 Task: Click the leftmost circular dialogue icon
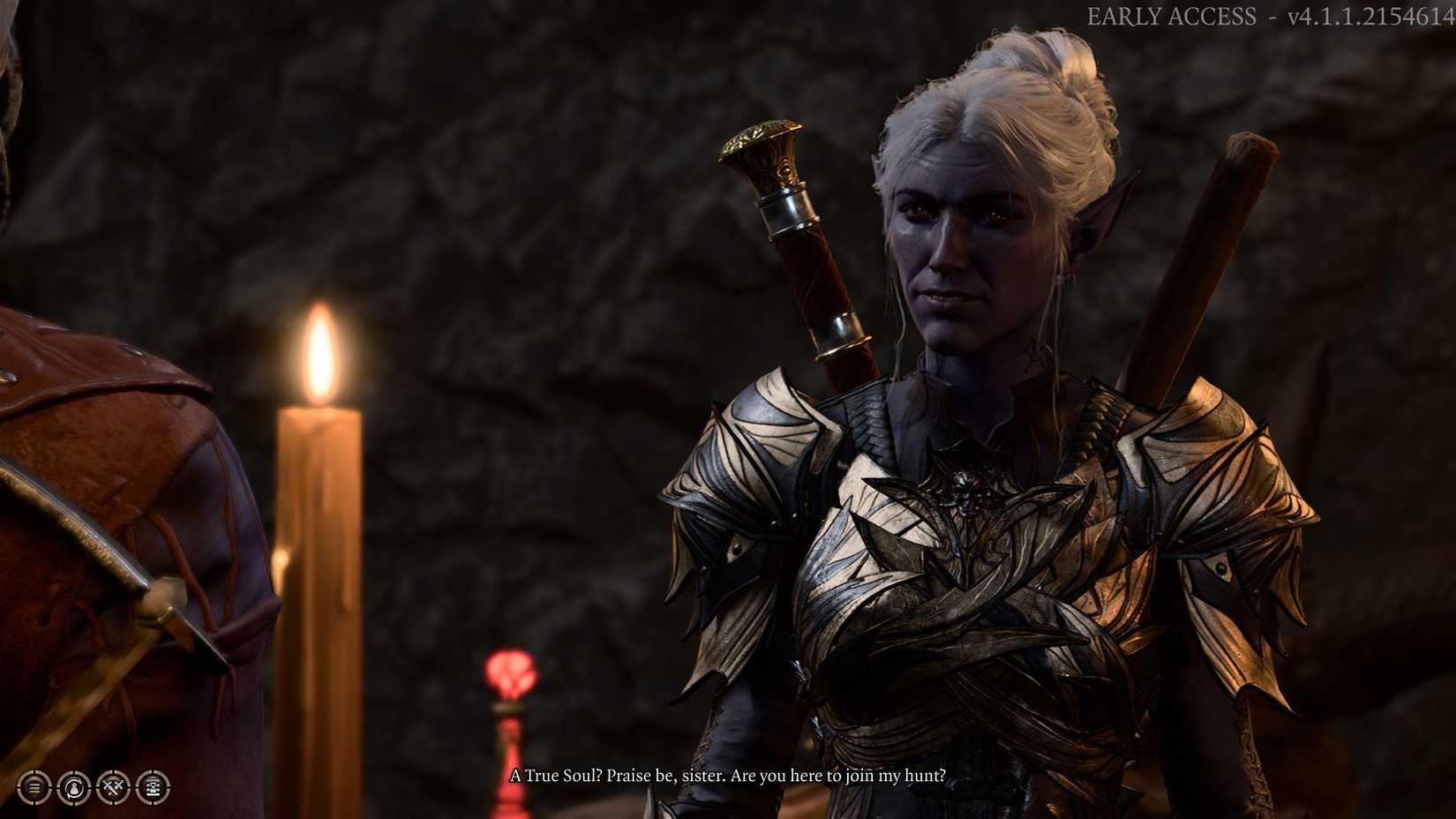[x=33, y=788]
